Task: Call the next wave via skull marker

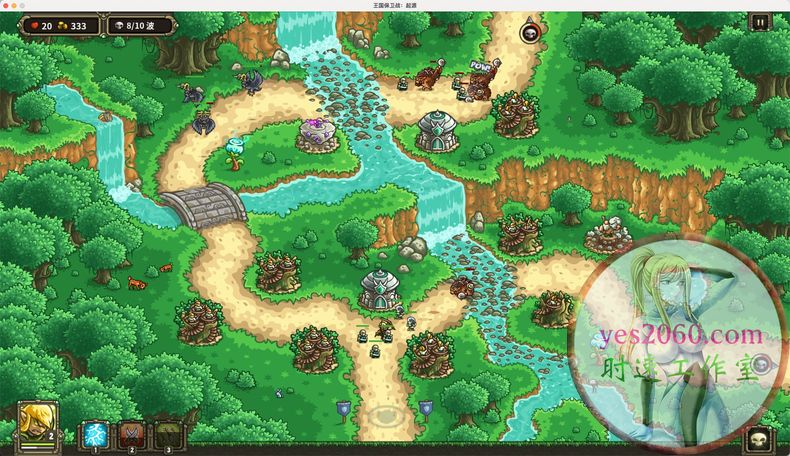Action: (528, 34)
